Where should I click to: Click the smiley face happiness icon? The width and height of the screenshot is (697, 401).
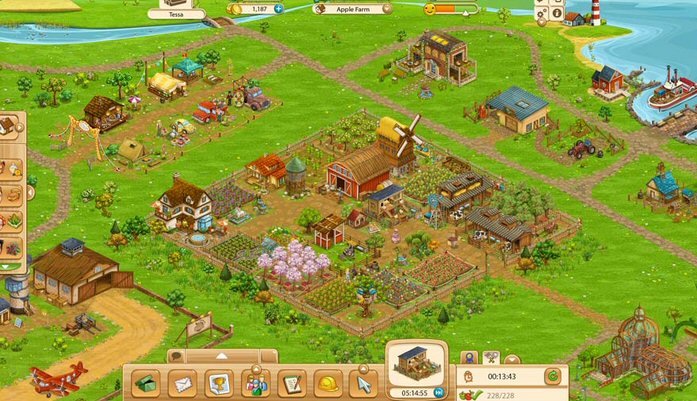point(430,8)
